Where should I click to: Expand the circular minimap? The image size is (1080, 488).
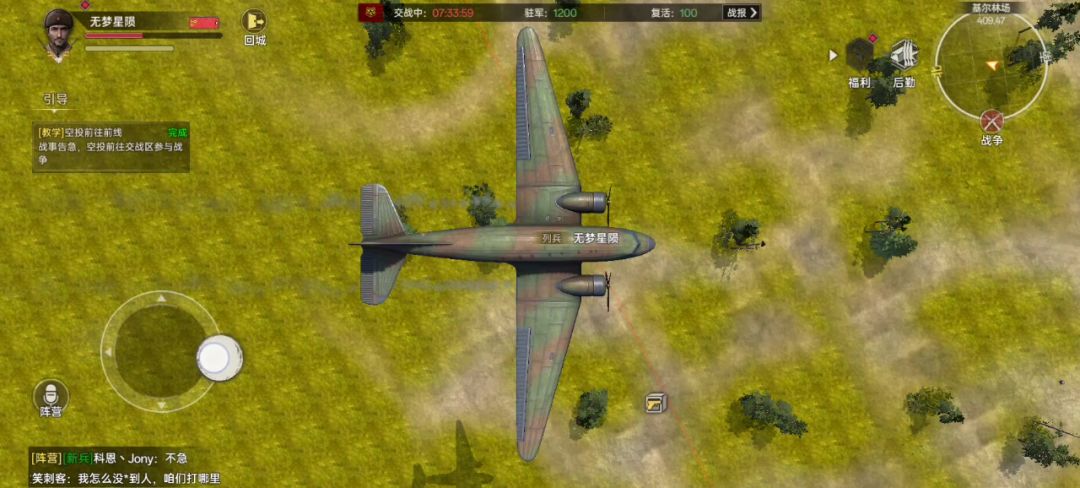[990, 65]
